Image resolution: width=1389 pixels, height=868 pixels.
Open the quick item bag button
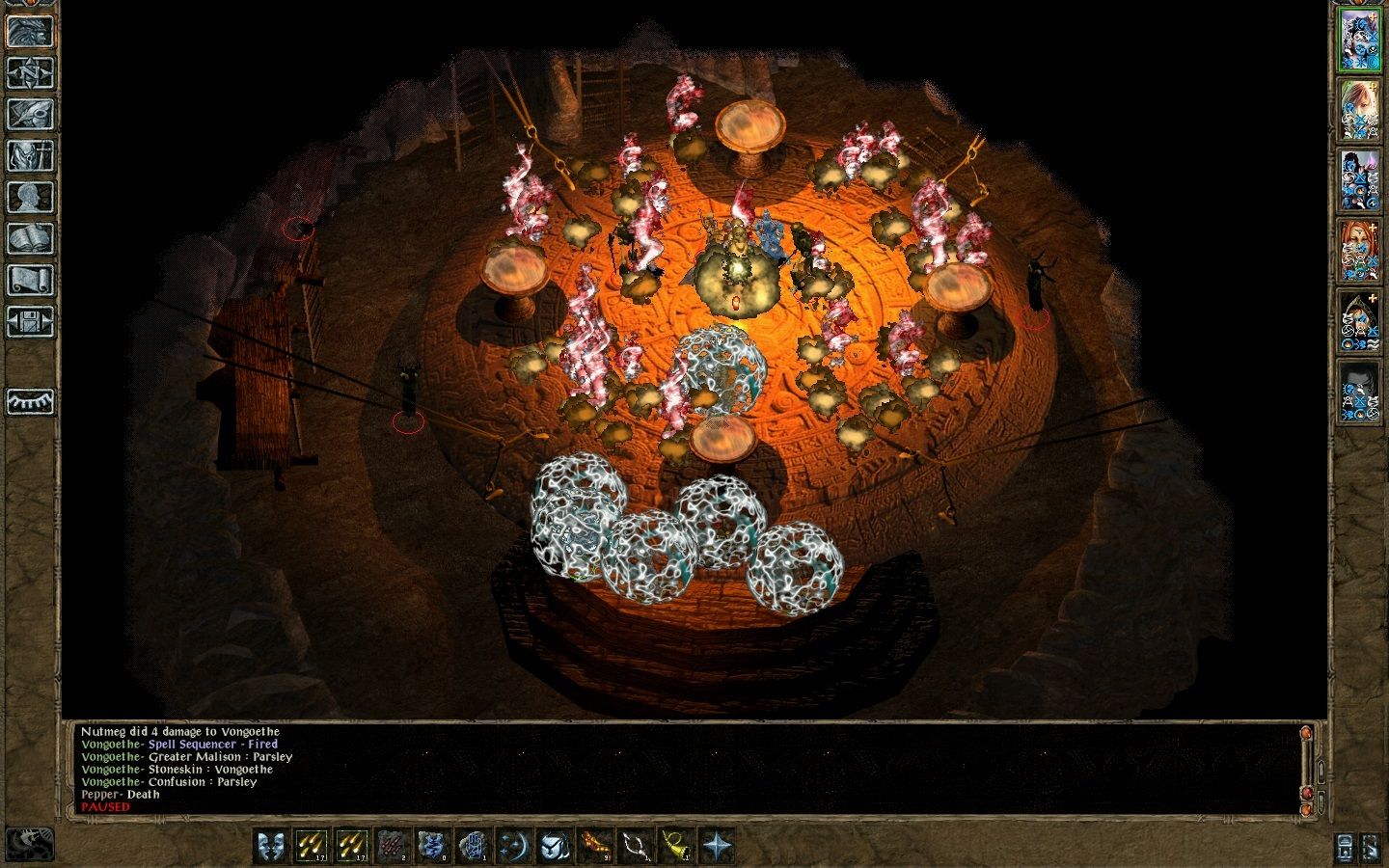click(554, 846)
